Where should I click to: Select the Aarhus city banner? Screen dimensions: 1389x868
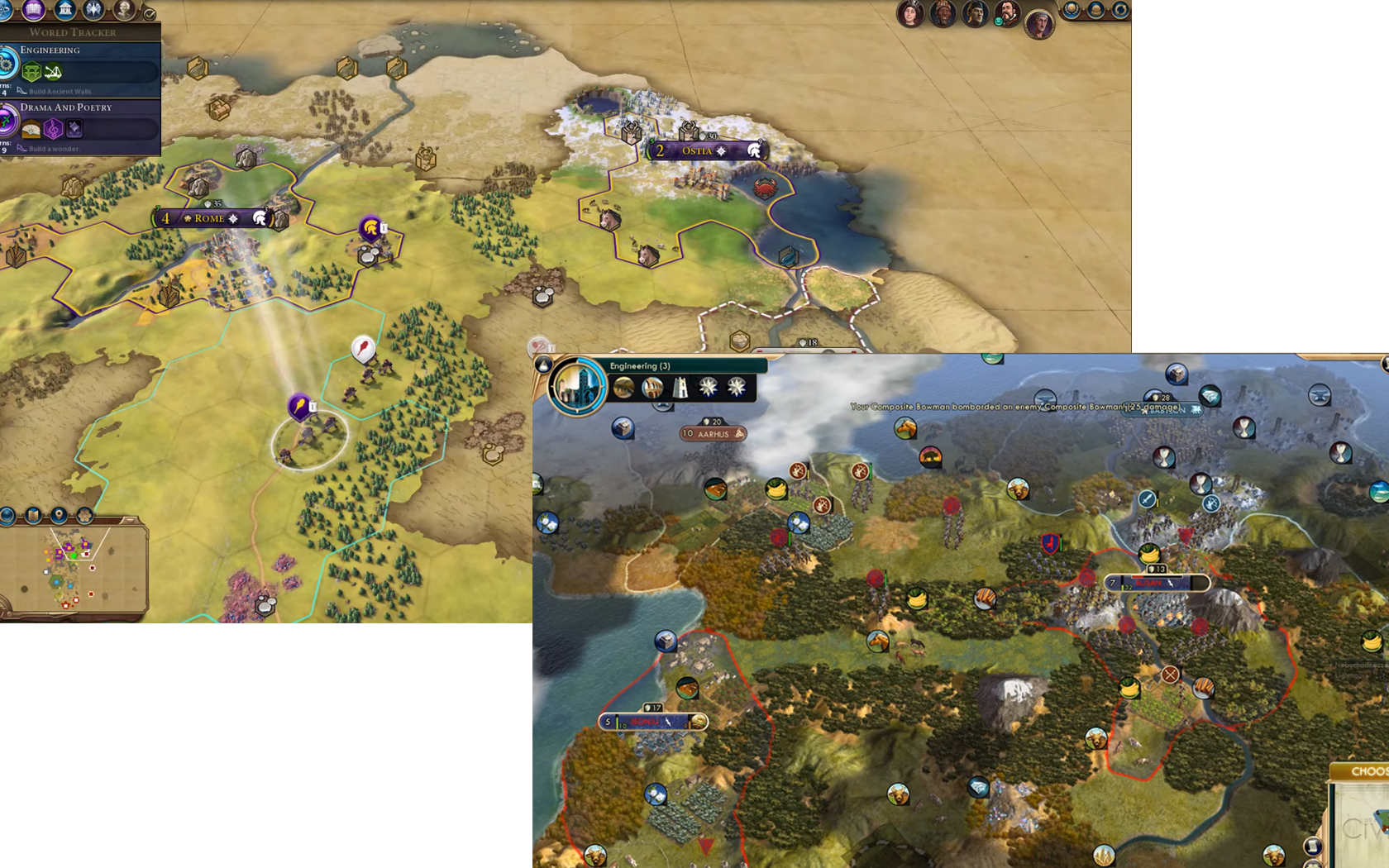[x=713, y=433]
